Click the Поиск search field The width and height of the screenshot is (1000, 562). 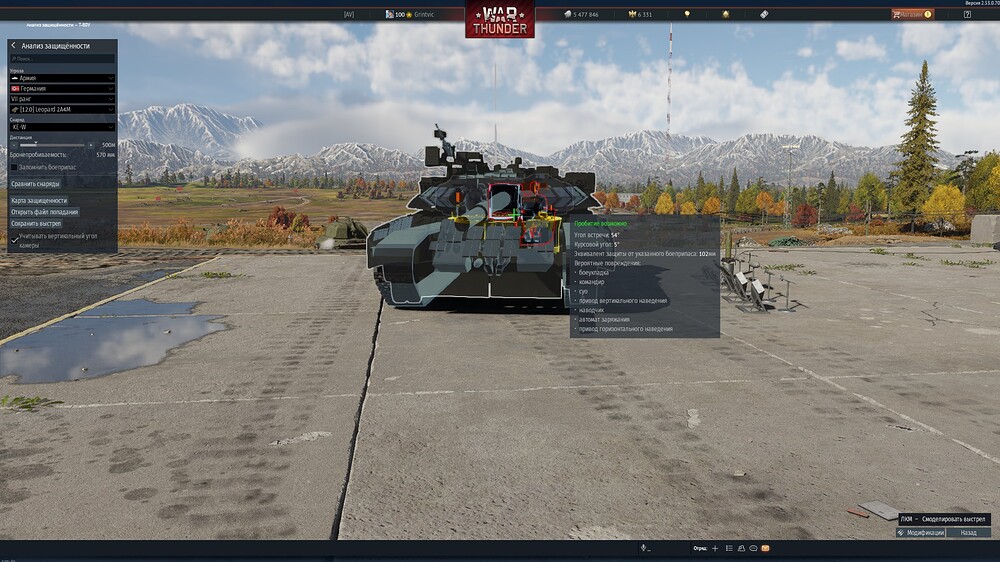click(x=62, y=59)
